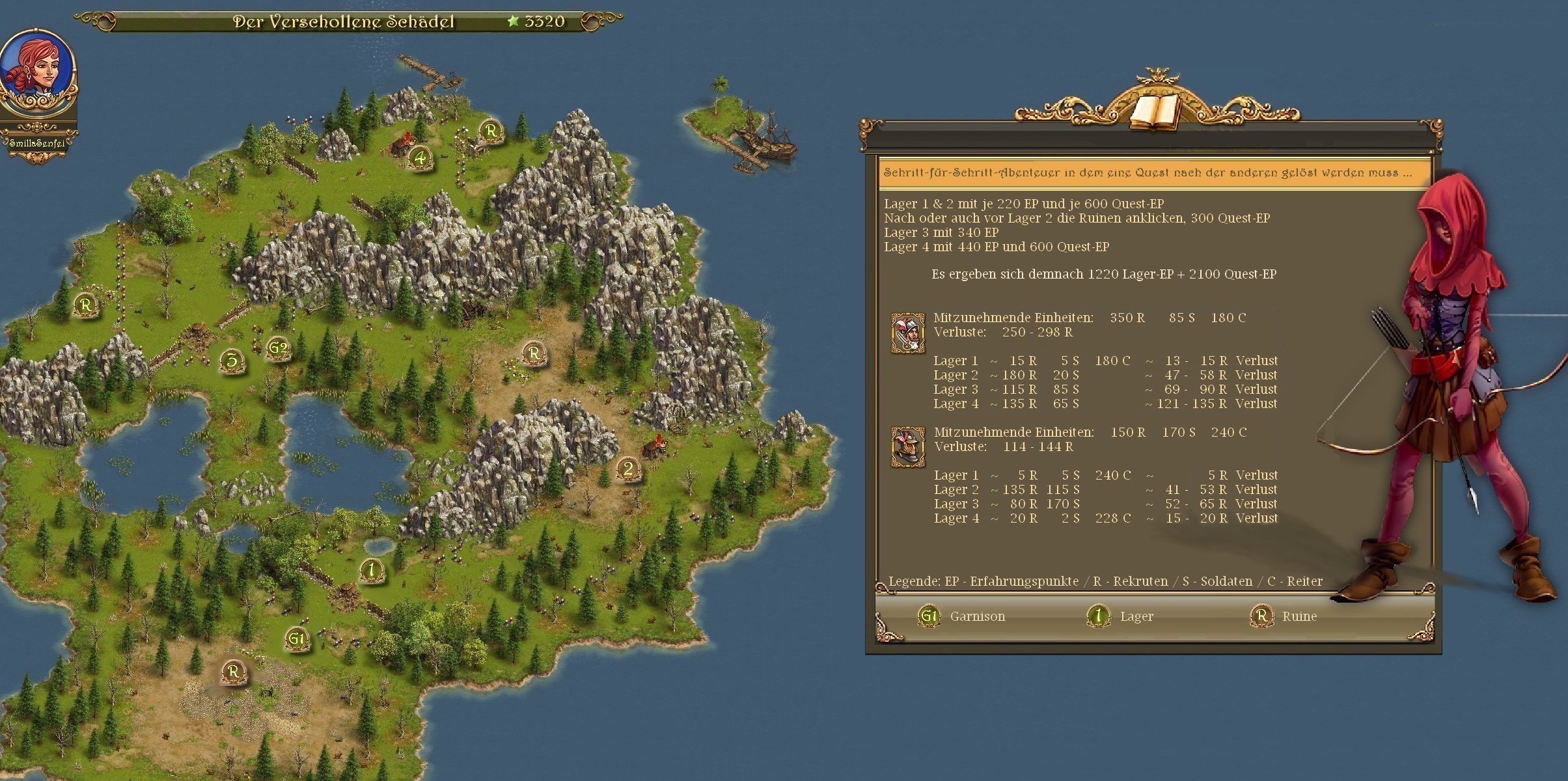Image resolution: width=1568 pixels, height=781 pixels.
Task: Open the book icon above the guide panel
Action: (1154, 112)
